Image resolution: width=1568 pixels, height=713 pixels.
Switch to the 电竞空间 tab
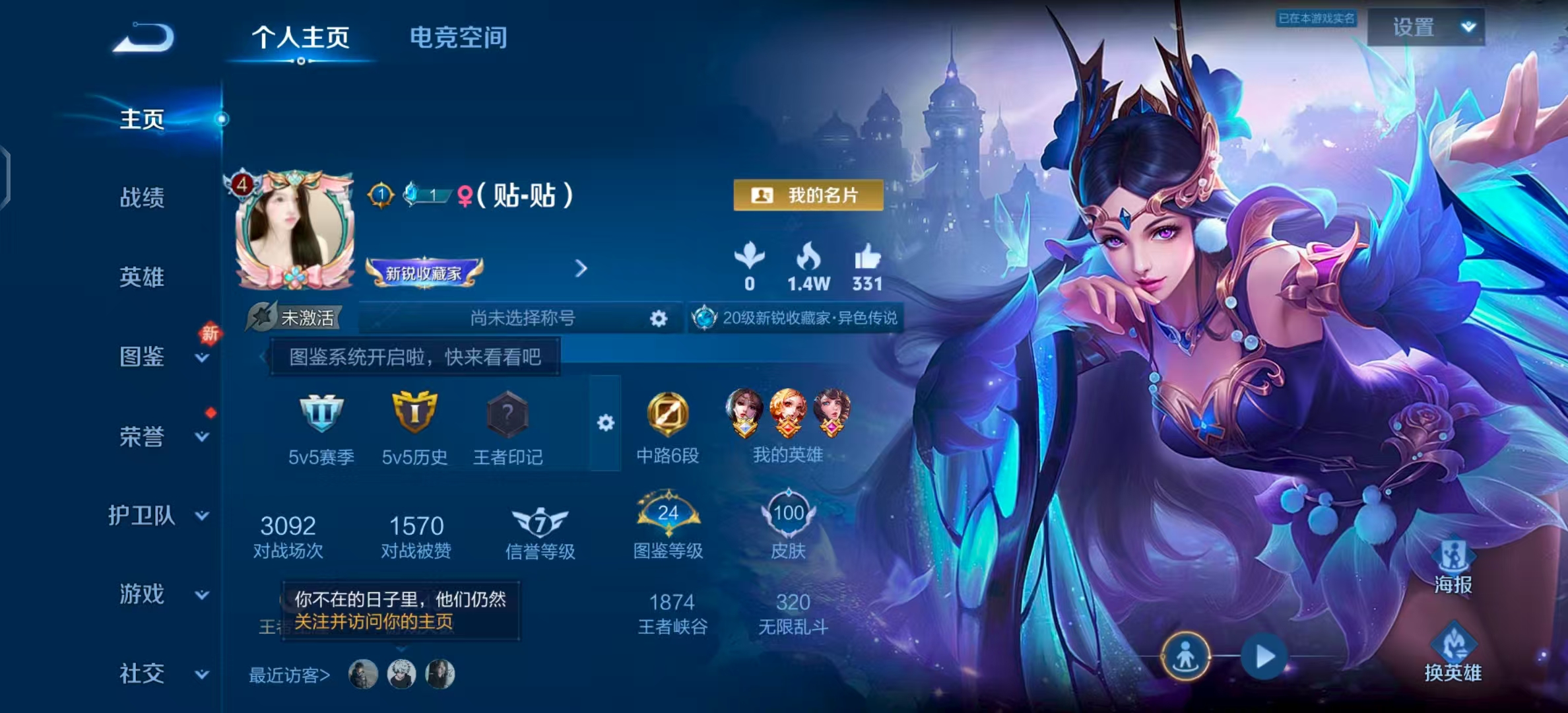458,38
